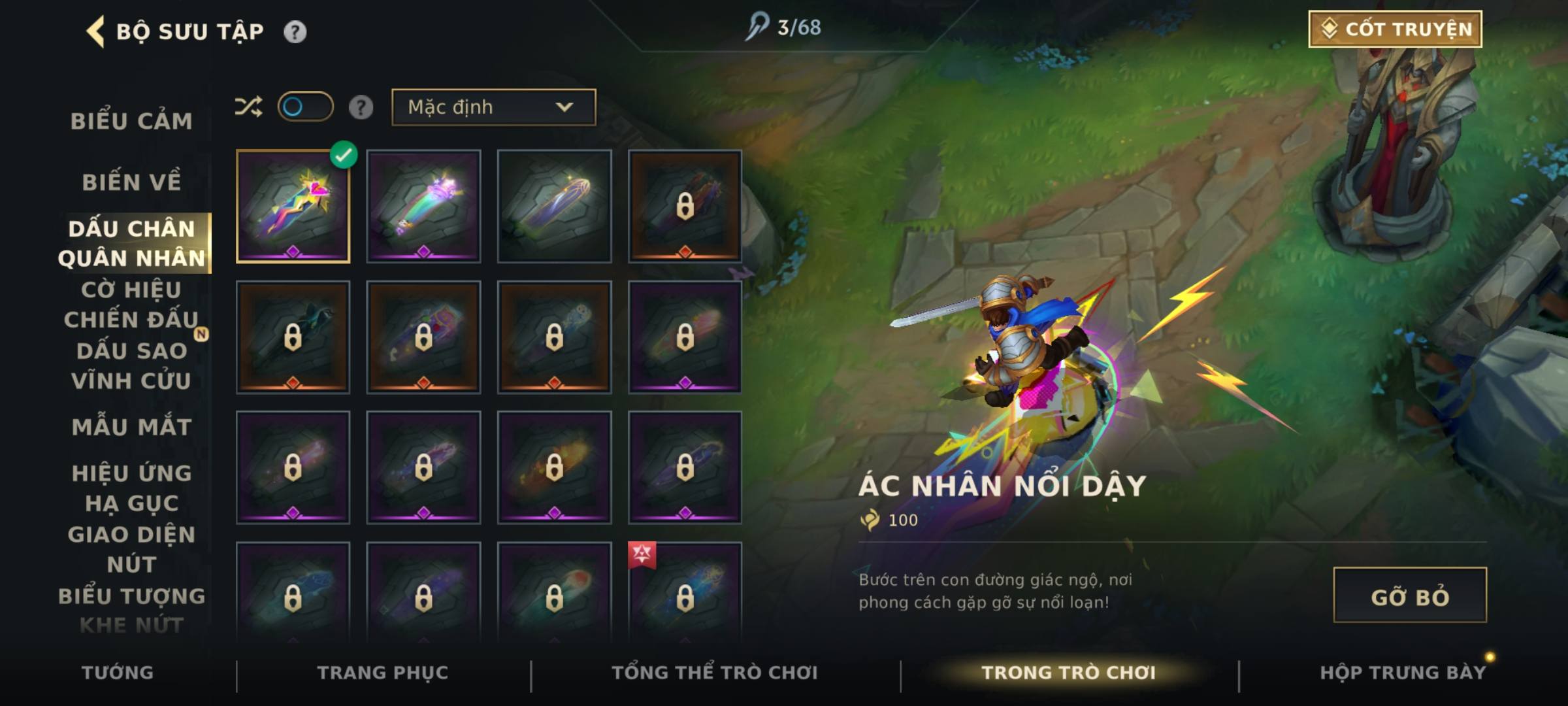This screenshot has width=1568, height=706.
Task: Toggle the random trail switch
Action: (x=305, y=107)
